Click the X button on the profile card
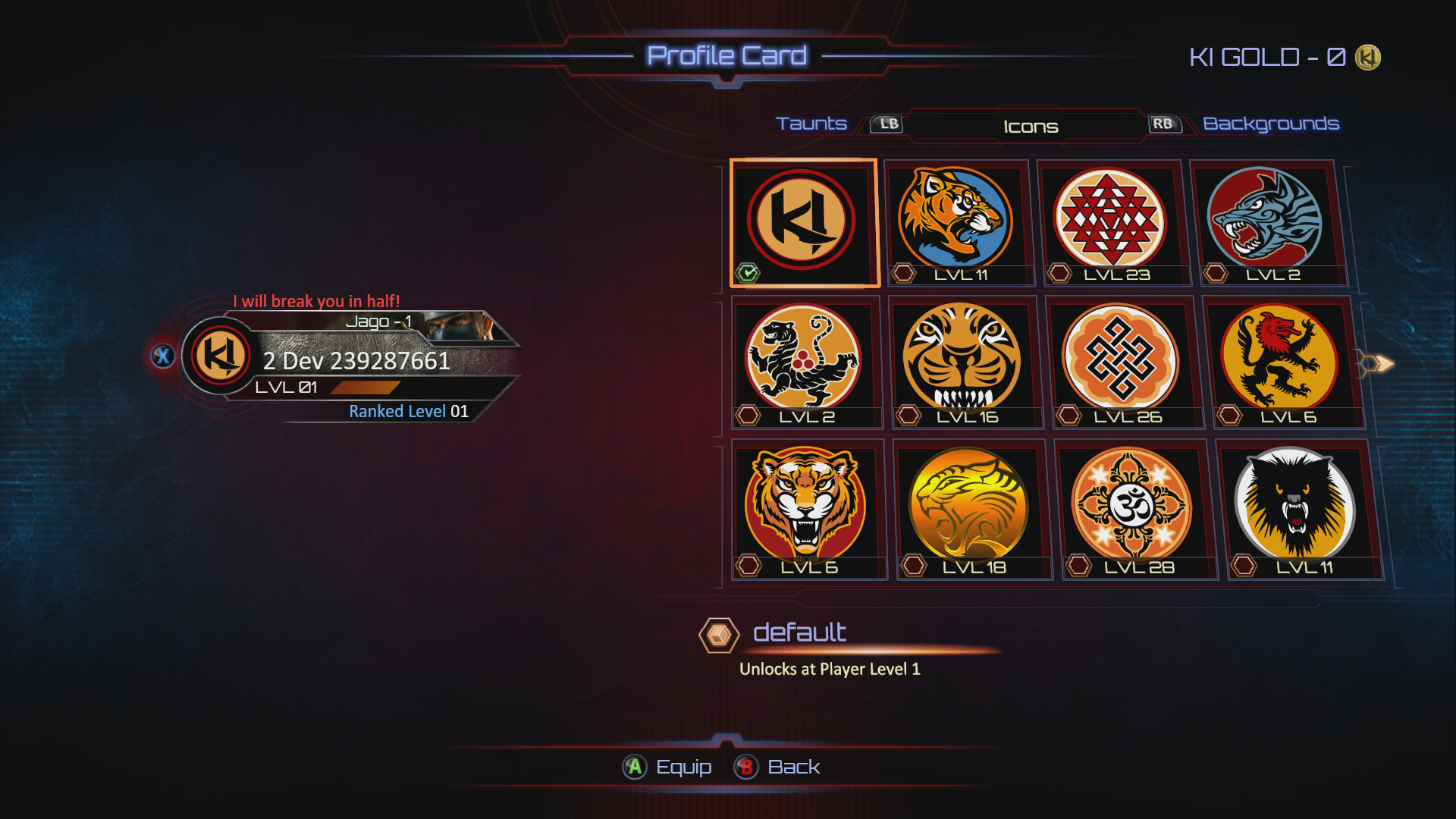Screen dimensions: 1456x819 (164, 356)
